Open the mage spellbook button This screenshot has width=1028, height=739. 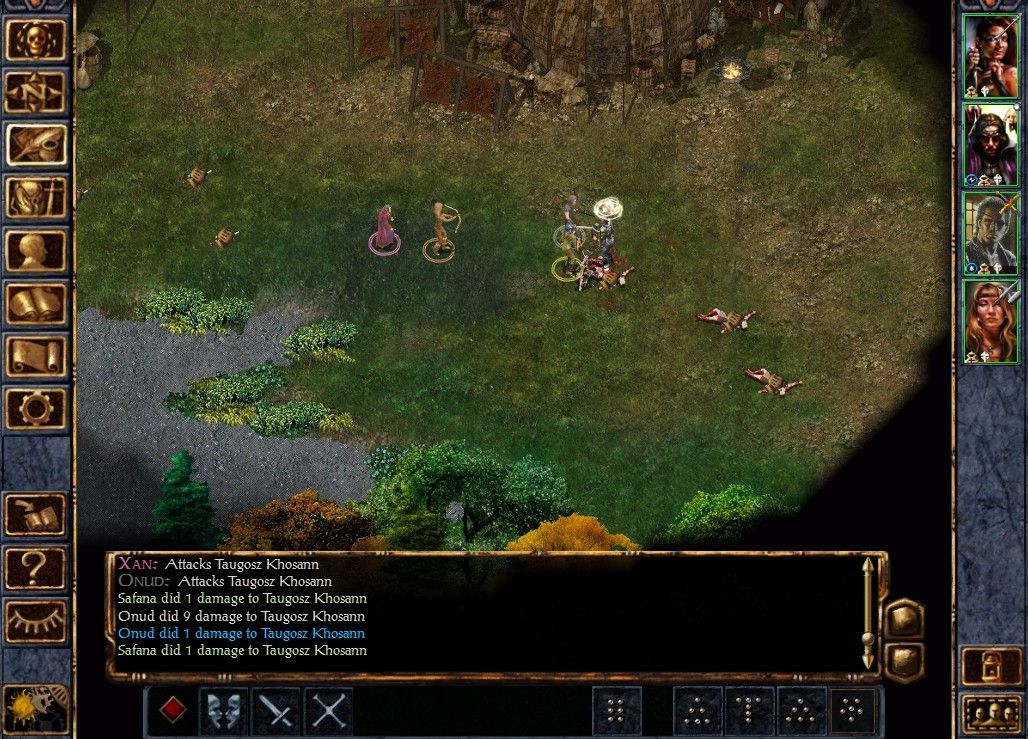[x=36, y=304]
